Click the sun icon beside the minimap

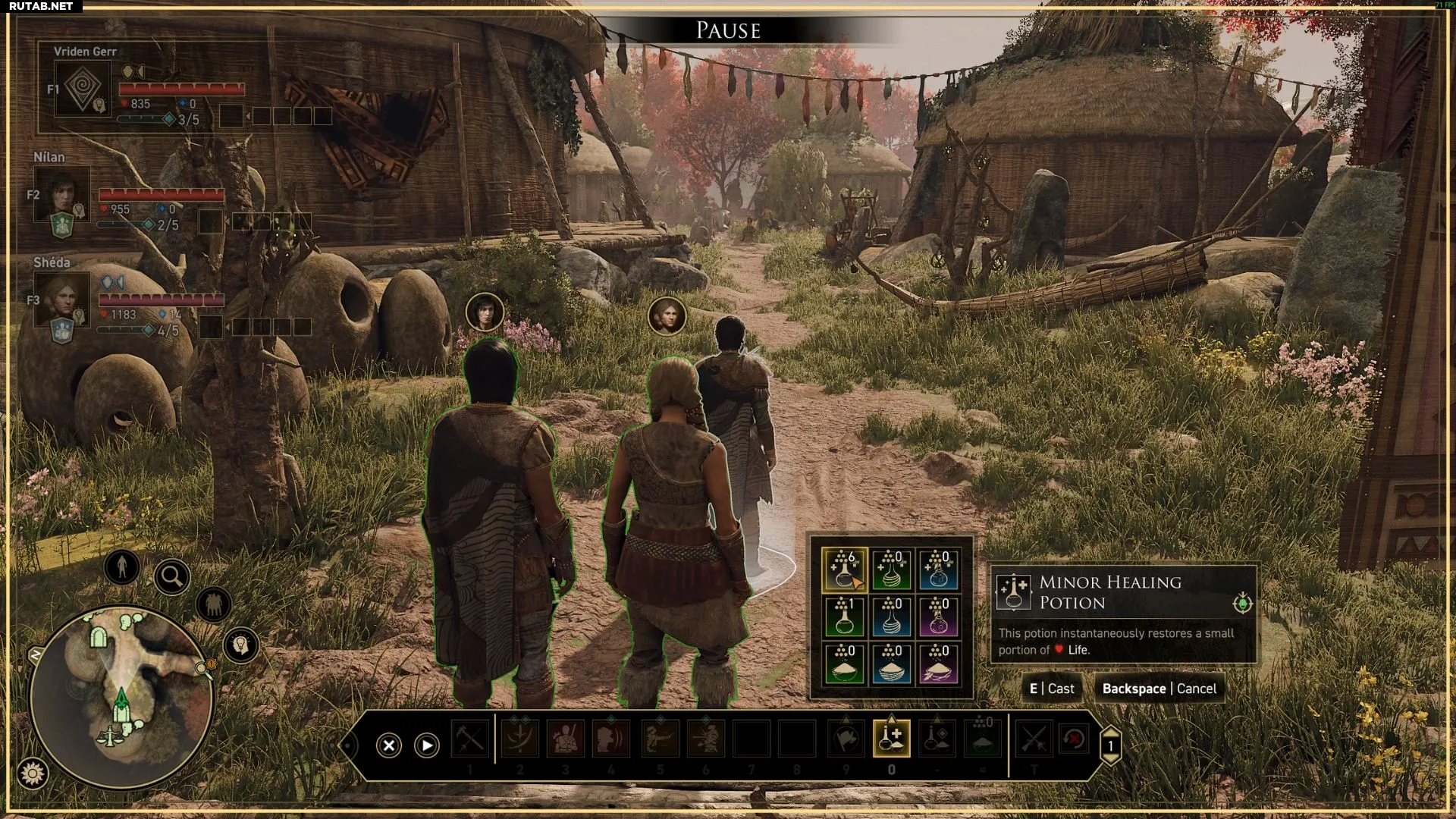pos(33,773)
